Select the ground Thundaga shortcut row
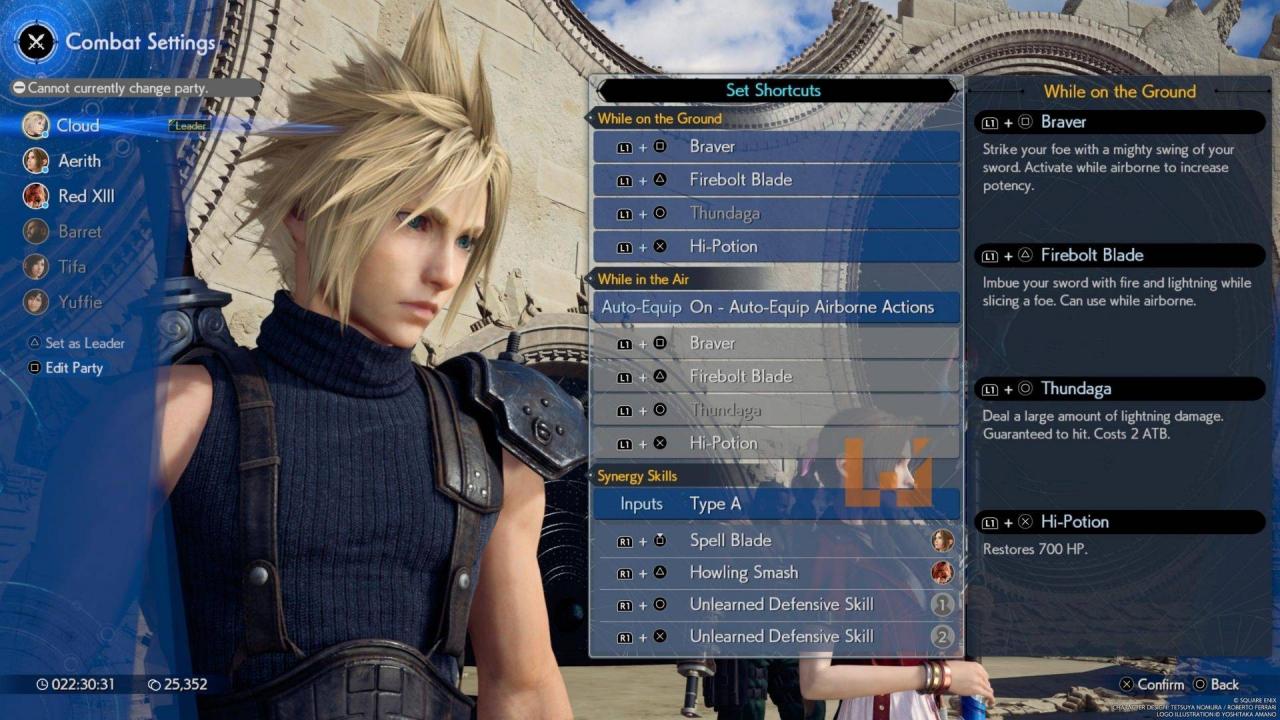This screenshot has height=720, width=1280. 775,213
